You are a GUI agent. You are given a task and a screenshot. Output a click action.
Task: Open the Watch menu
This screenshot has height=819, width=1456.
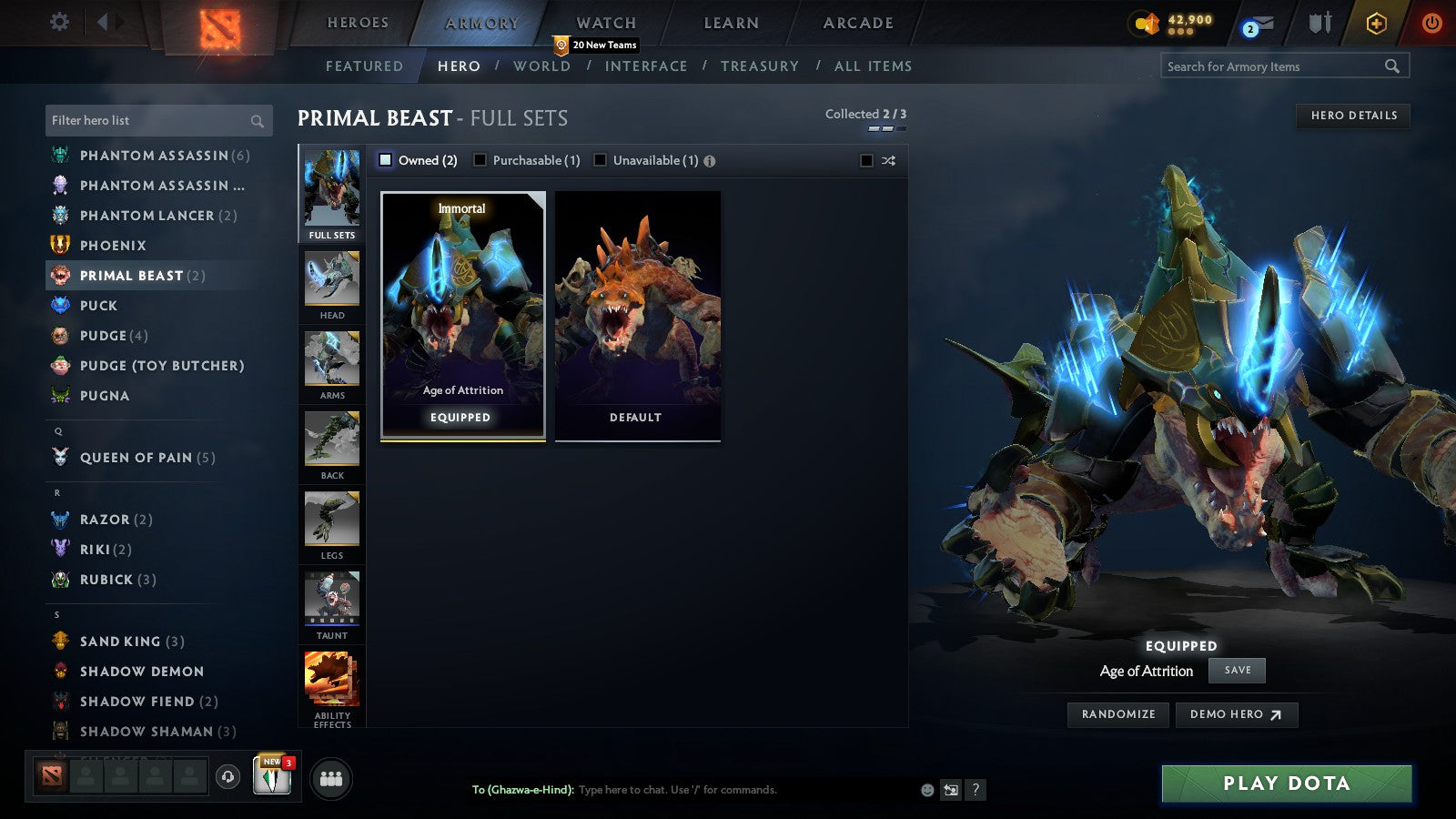(604, 22)
